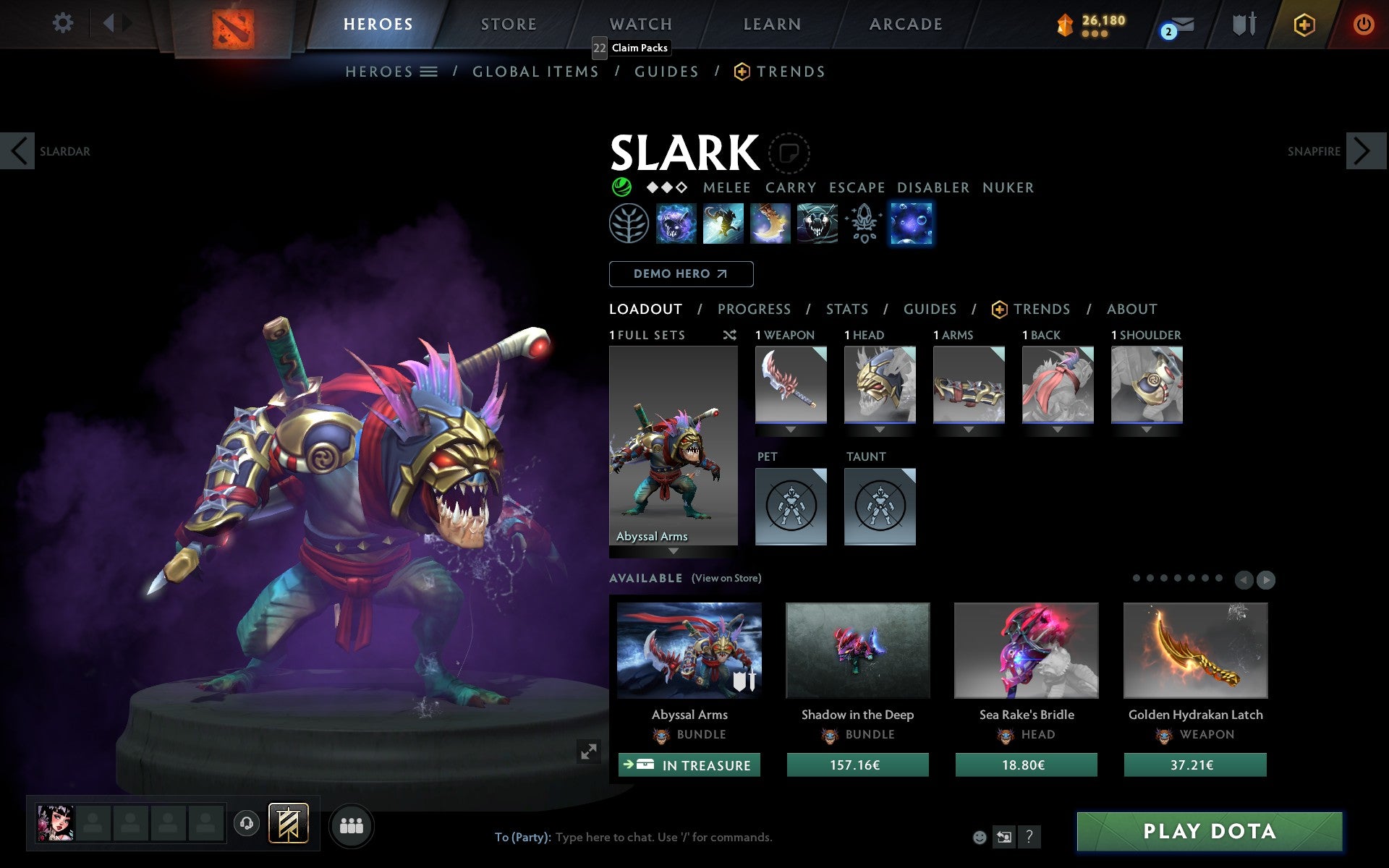Expand the 1 WEAPON slot dropdown arrow
Image resolution: width=1389 pixels, height=868 pixels.
(x=790, y=428)
